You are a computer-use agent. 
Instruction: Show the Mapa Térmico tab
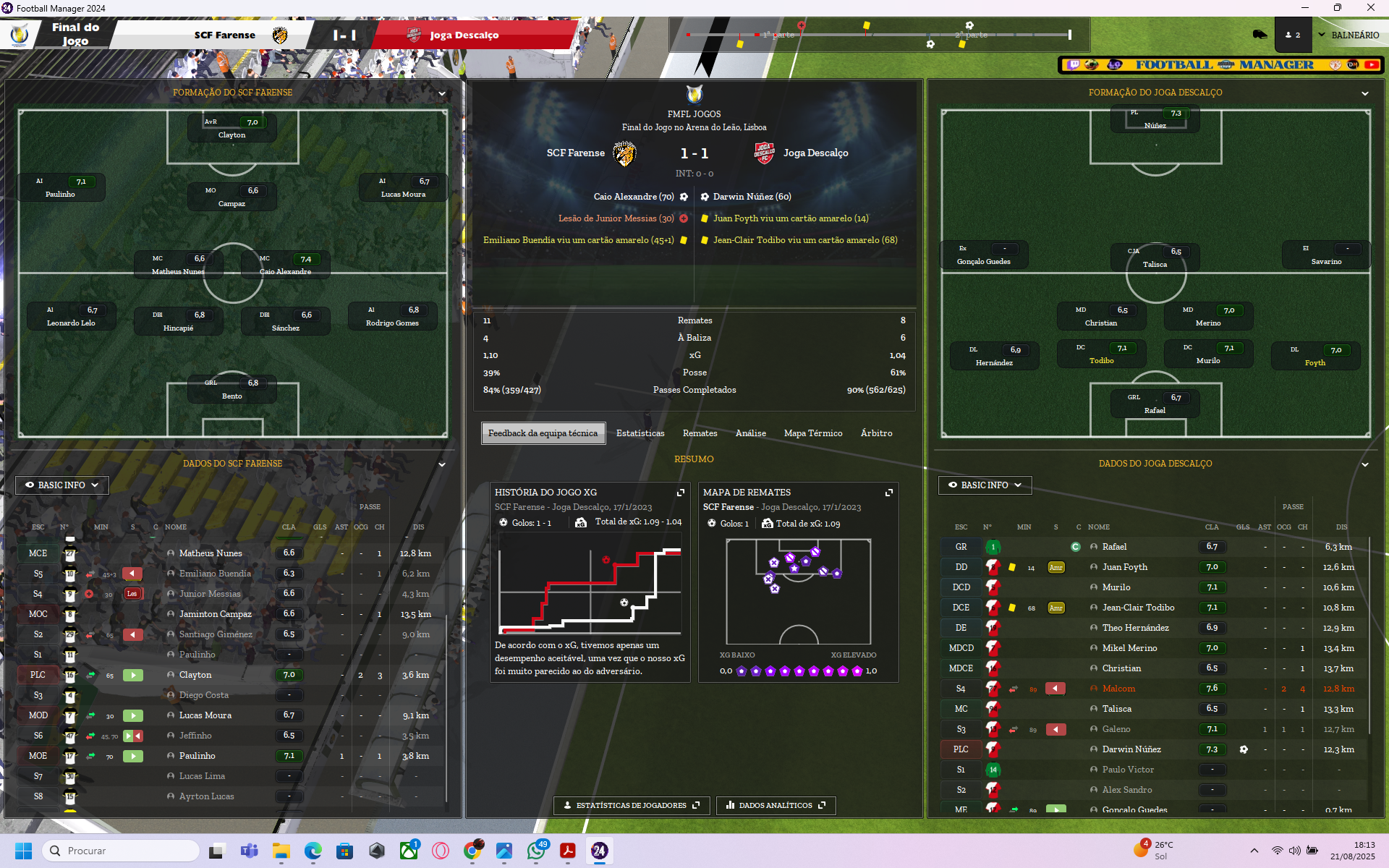pos(812,433)
